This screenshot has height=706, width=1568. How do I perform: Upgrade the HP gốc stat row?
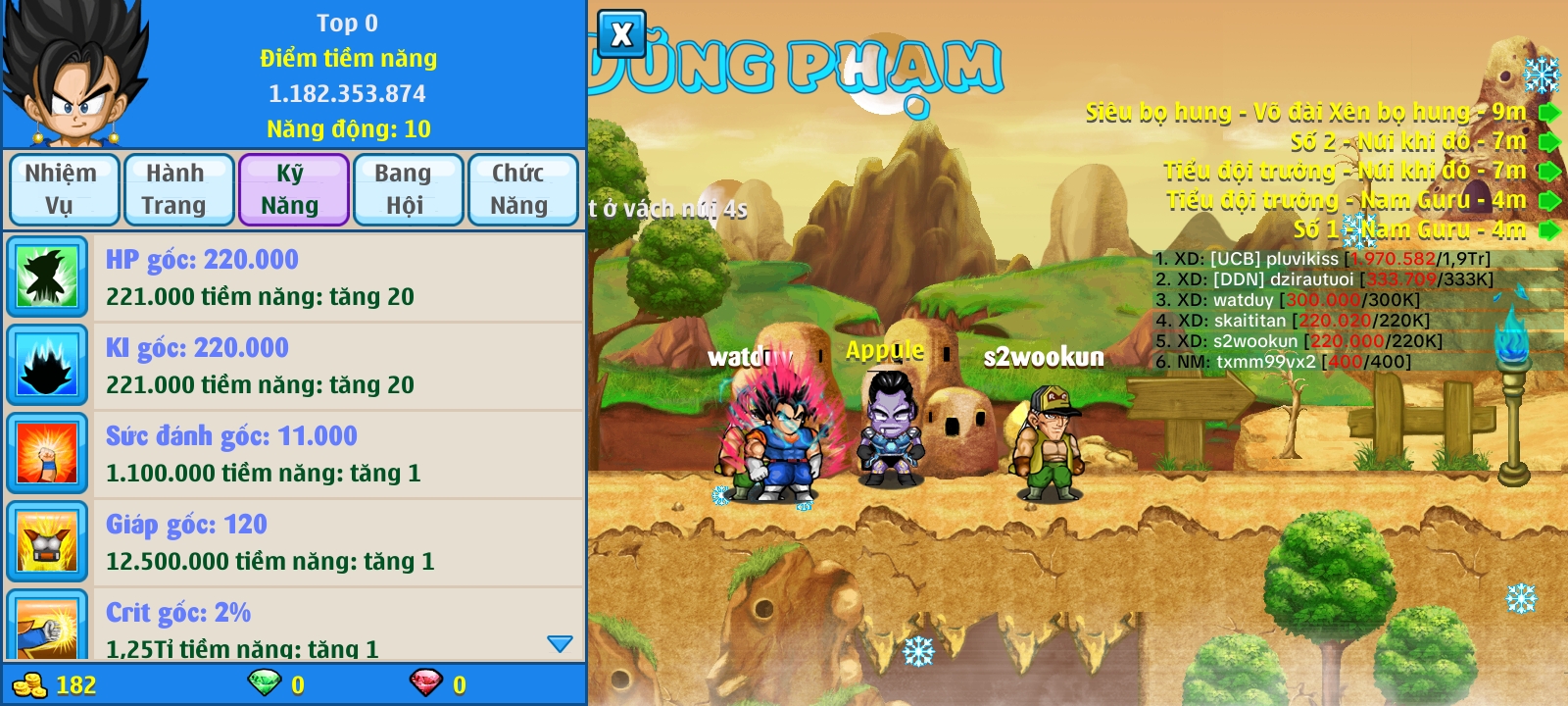(x=294, y=277)
